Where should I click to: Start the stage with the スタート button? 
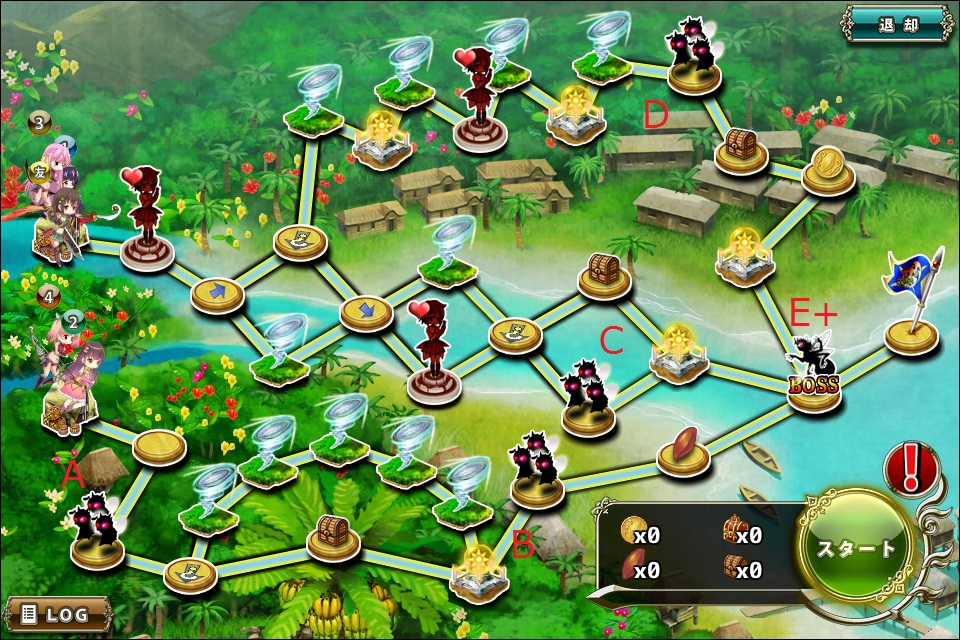856,548
